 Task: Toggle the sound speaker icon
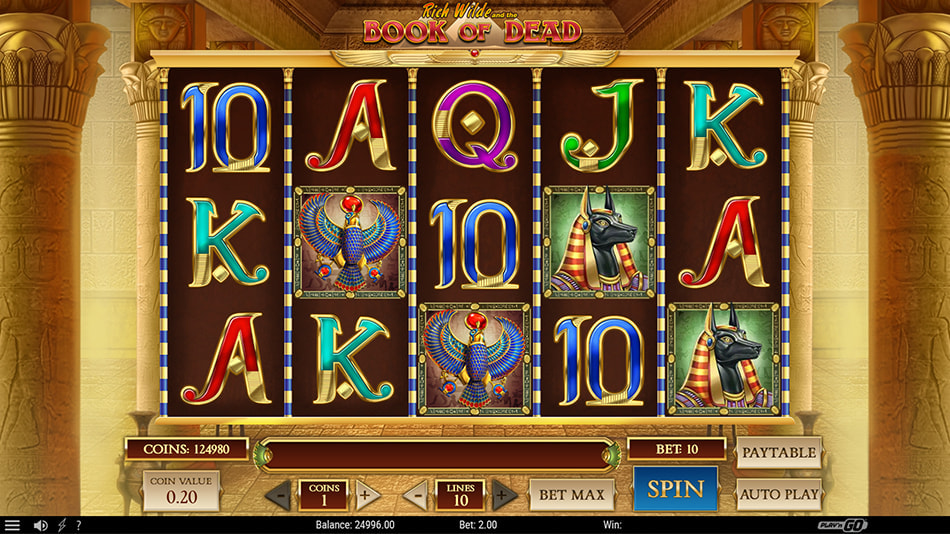(41, 525)
